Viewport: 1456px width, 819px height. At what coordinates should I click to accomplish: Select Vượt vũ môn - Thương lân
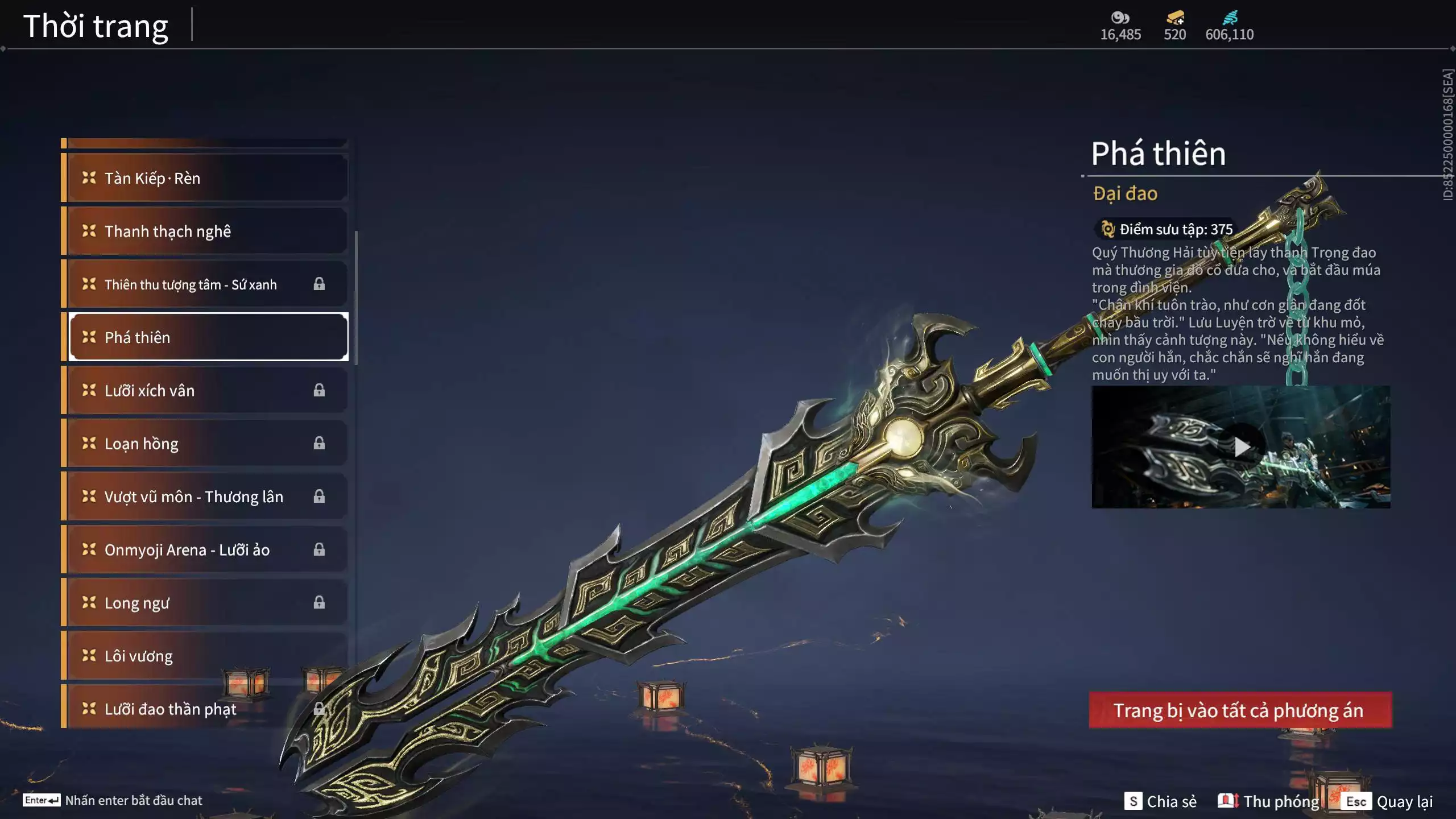205,497
